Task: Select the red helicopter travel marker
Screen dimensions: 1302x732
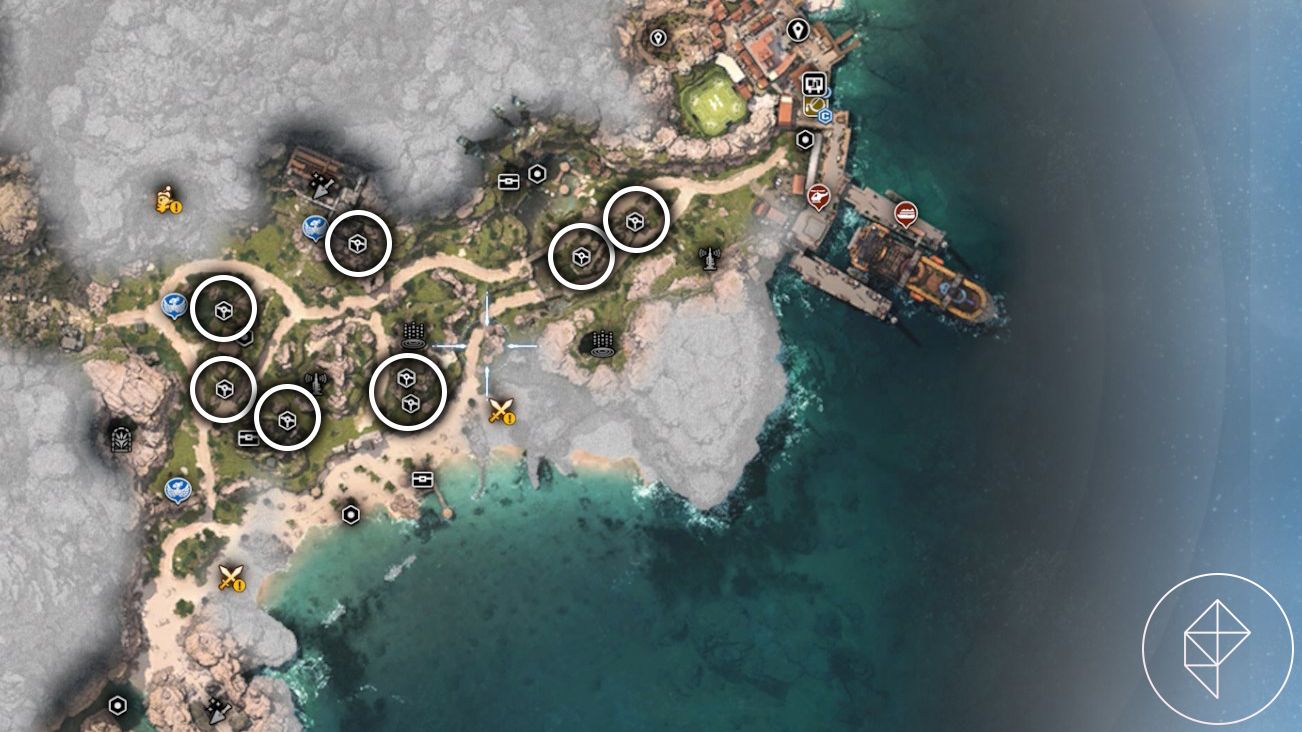Action: [x=819, y=196]
